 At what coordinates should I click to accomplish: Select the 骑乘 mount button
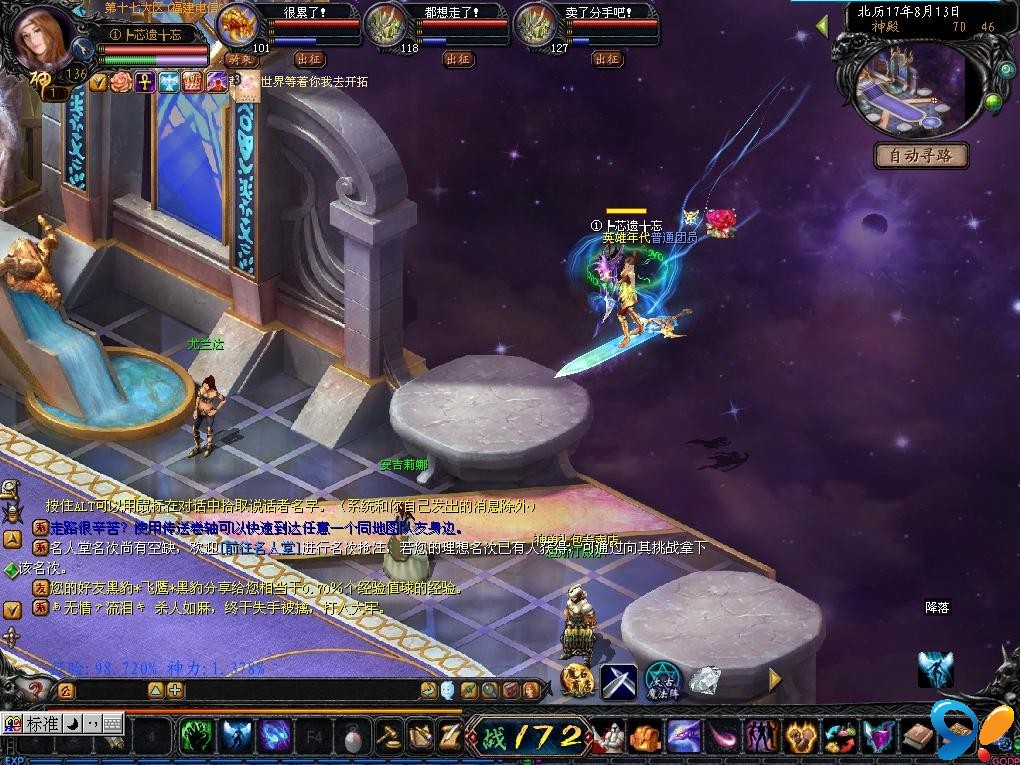click(238, 59)
